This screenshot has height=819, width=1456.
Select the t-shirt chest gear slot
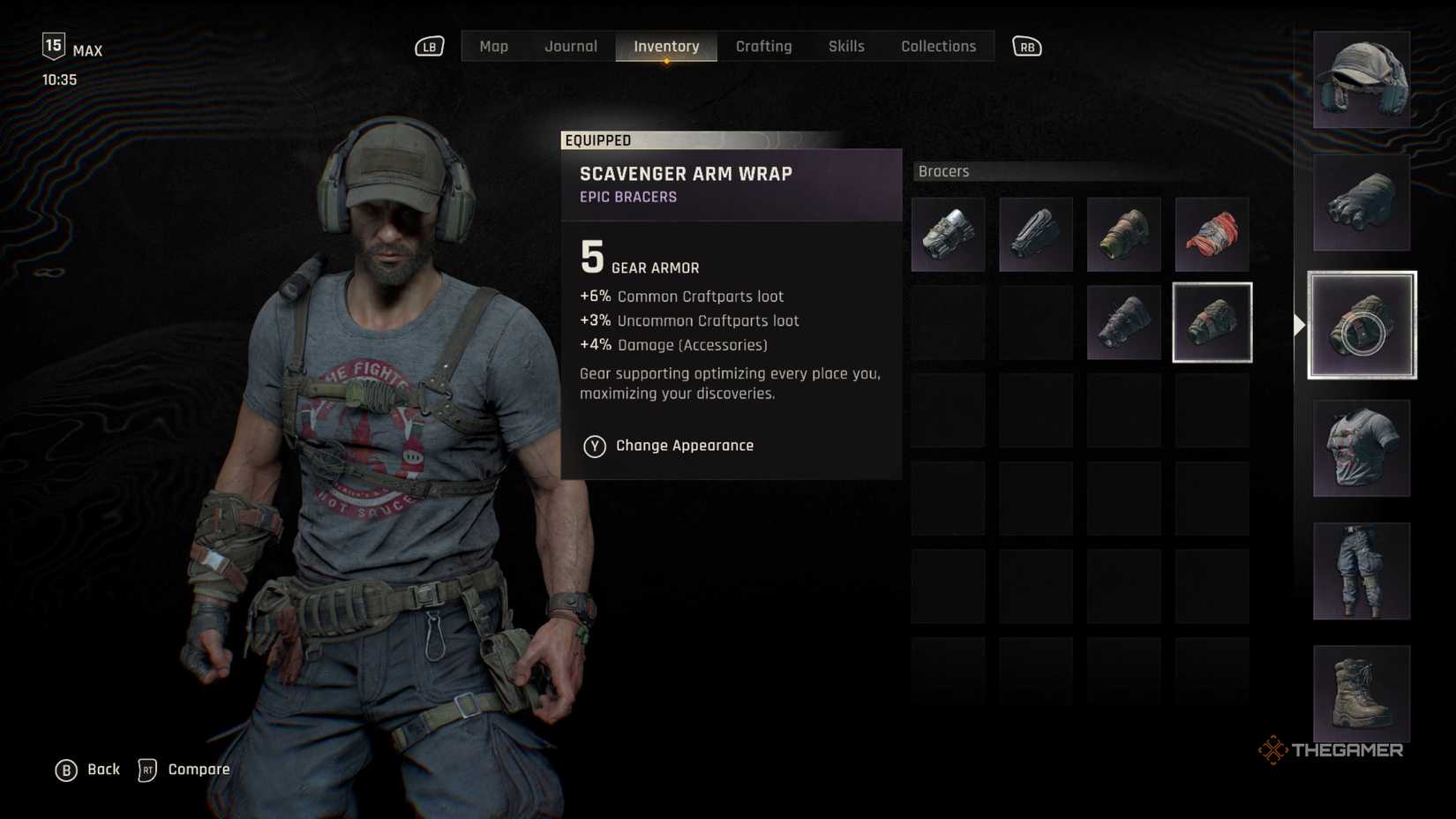point(1362,448)
